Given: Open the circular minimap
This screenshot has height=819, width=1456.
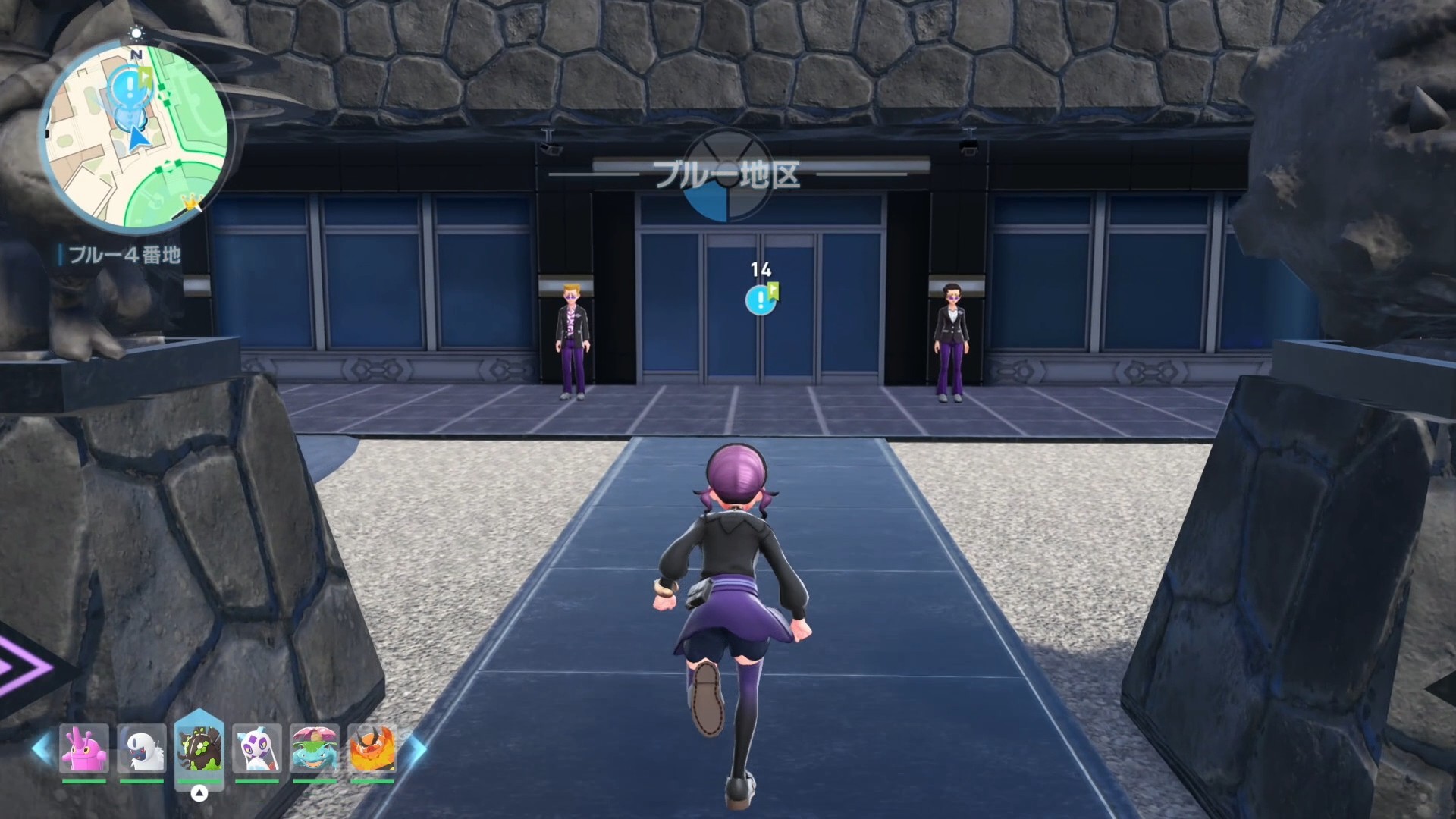Looking at the screenshot, I should coord(135,136).
